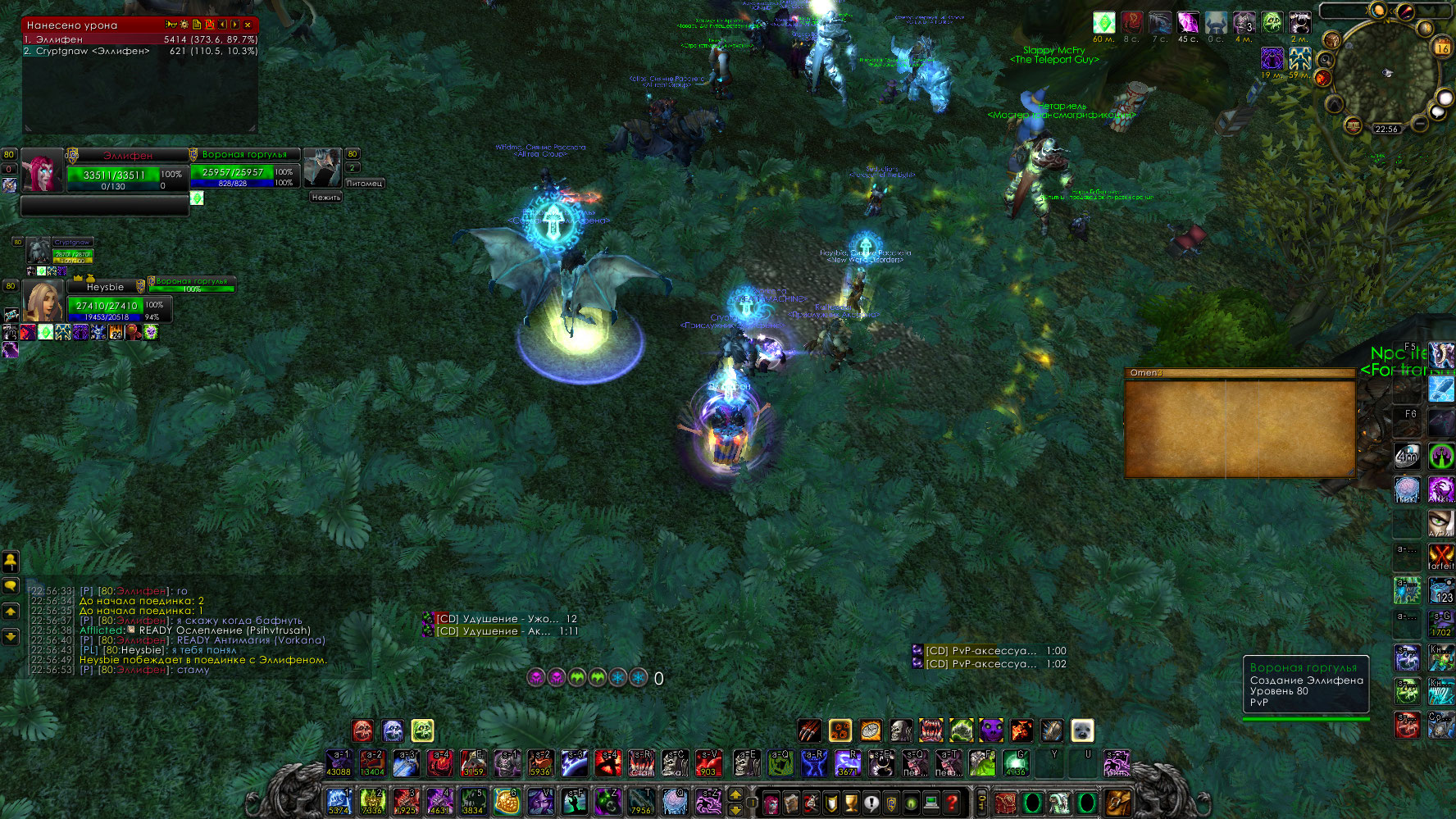Close the damage meter window
This screenshot has height=819, width=1456.
click(248, 25)
